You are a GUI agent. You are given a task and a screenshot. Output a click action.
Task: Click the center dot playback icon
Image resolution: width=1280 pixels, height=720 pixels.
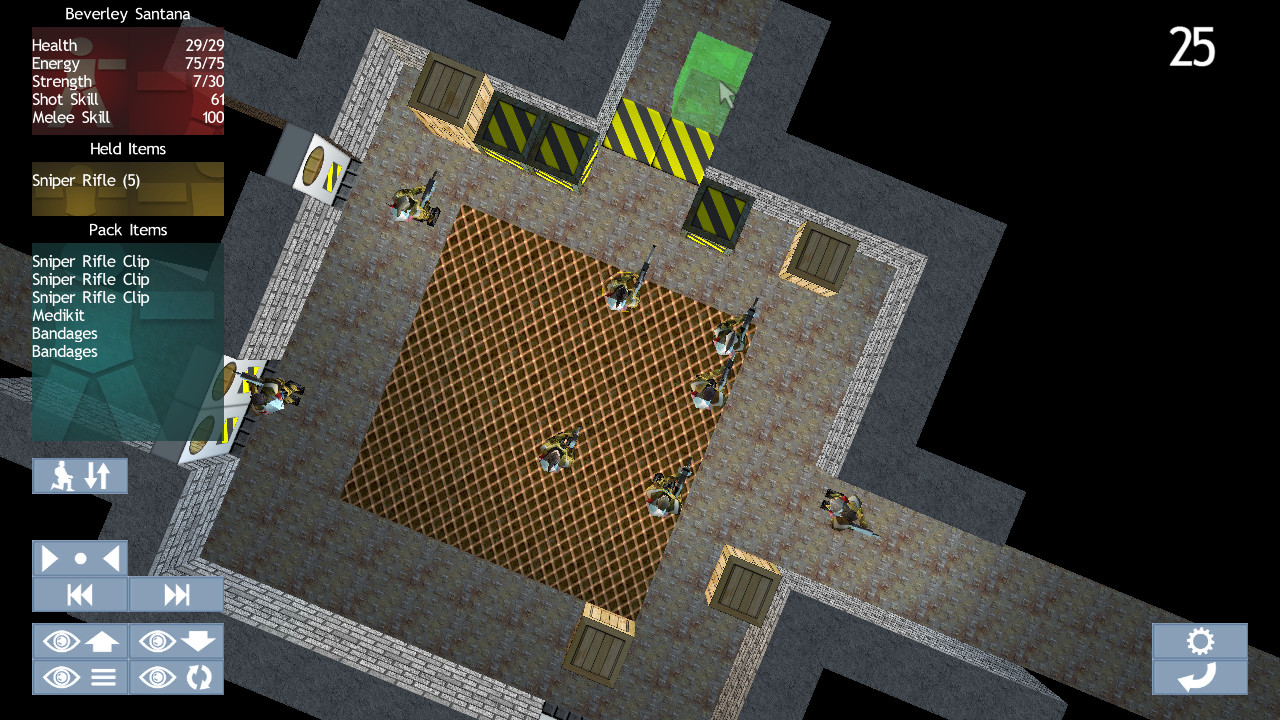(x=80, y=557)
